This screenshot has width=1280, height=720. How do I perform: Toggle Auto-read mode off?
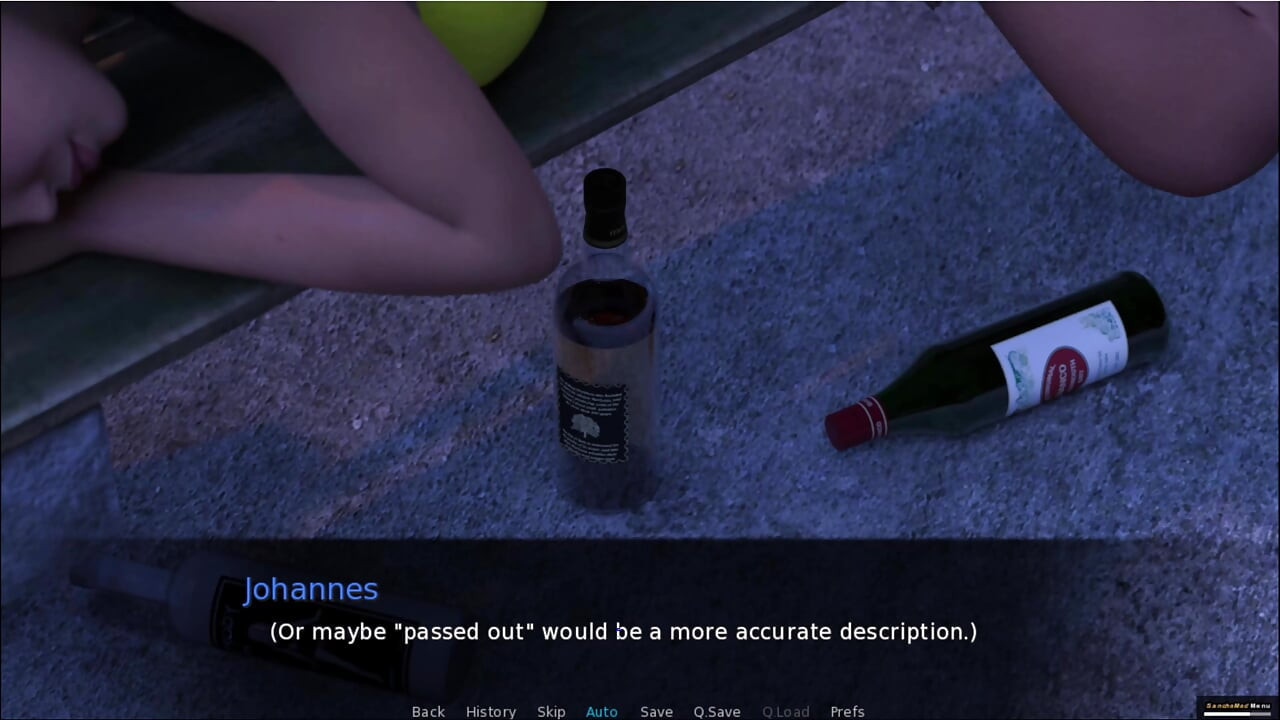pos(601,711)
